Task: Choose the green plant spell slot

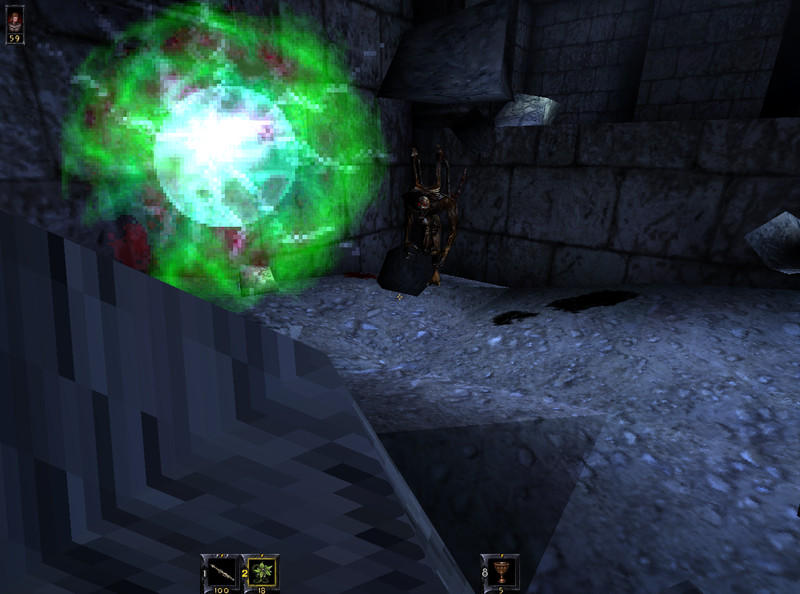Action: point(261,571)
